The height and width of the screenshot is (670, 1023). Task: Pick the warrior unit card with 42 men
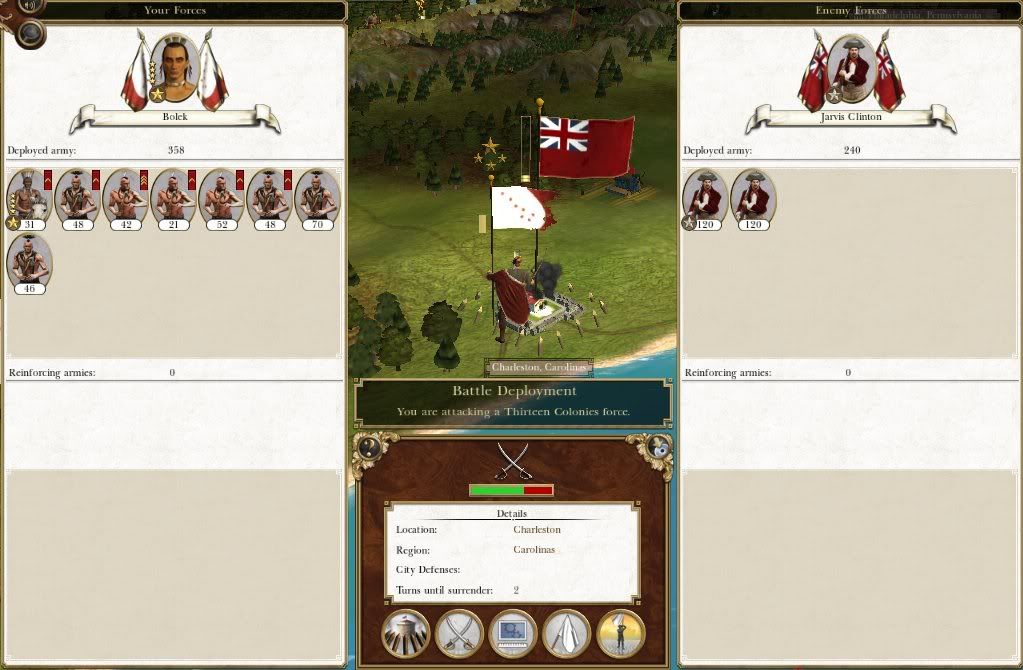pos(125,198)
